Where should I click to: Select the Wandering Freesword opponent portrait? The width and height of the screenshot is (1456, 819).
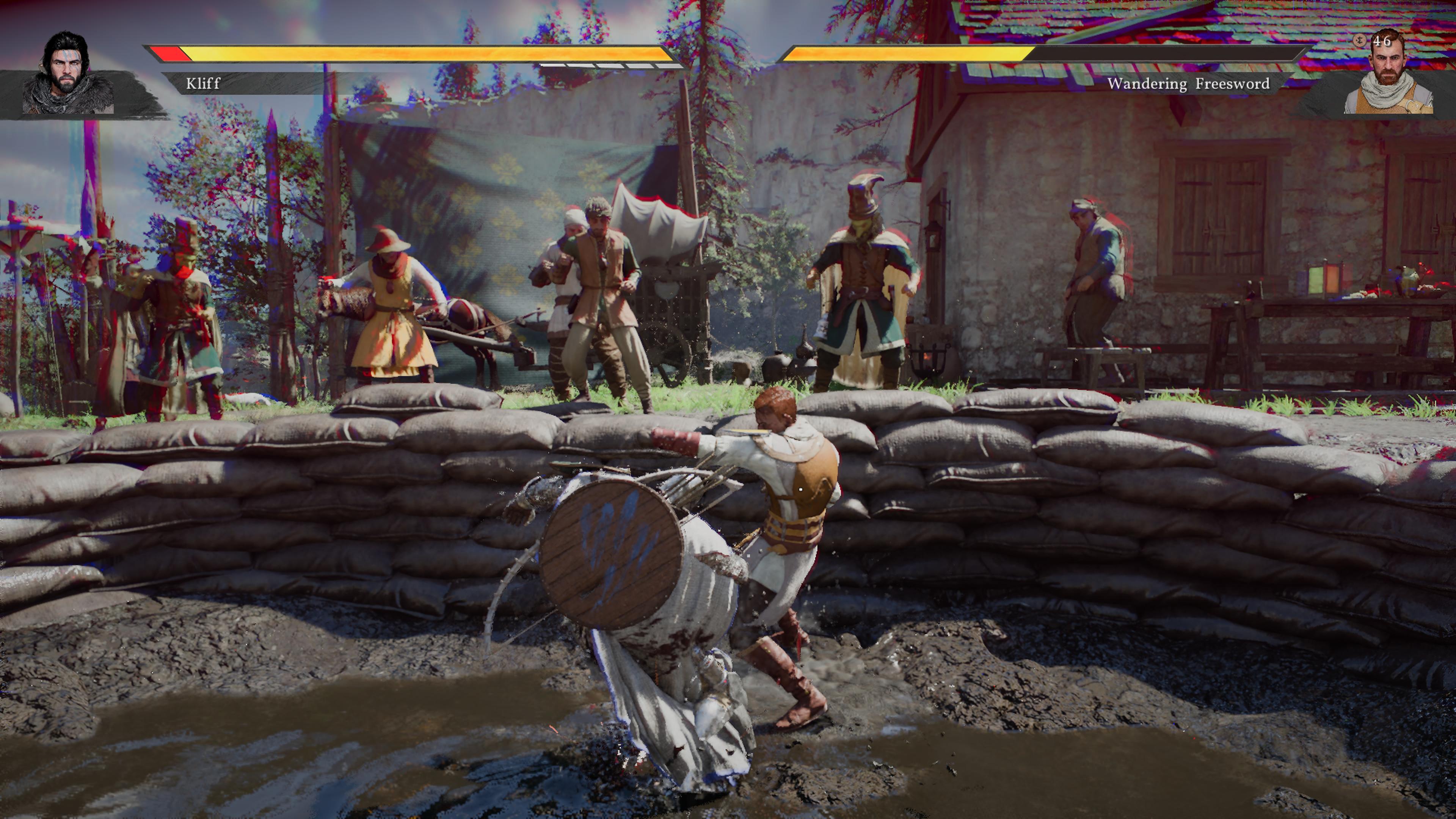click(1388, 74)
